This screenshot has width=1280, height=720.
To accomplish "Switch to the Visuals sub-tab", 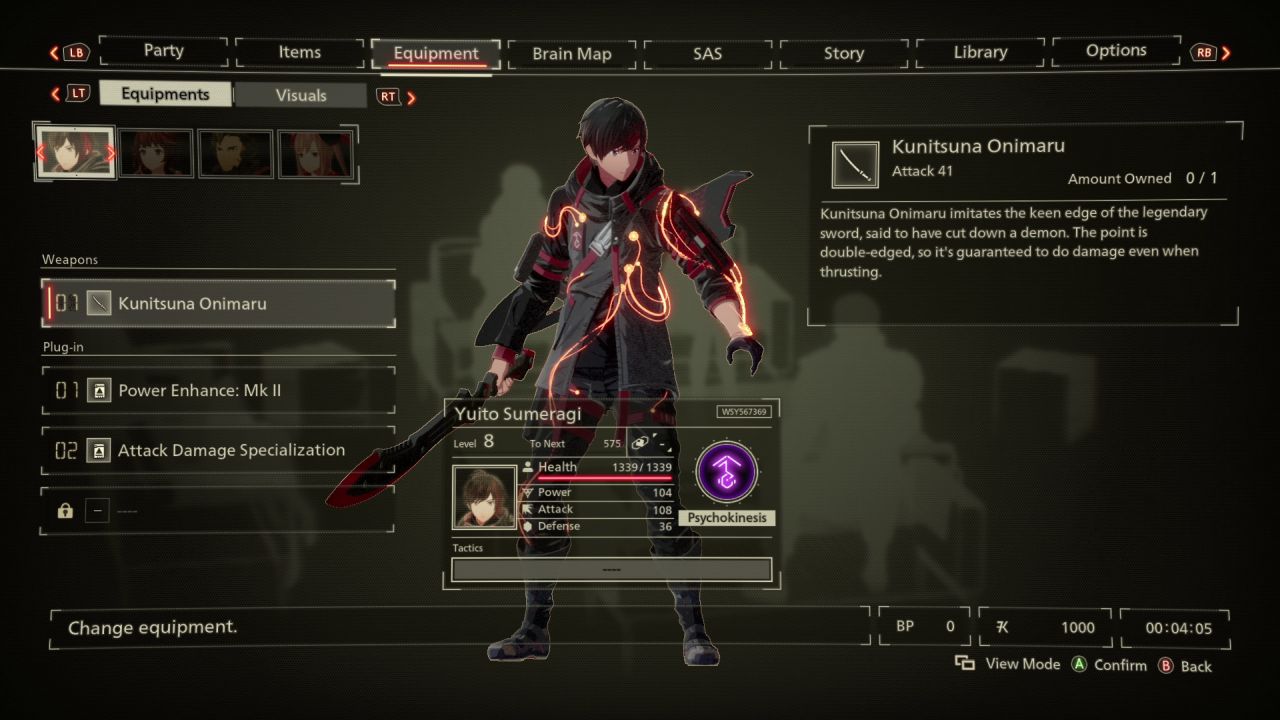I will (x=301, y=96).
